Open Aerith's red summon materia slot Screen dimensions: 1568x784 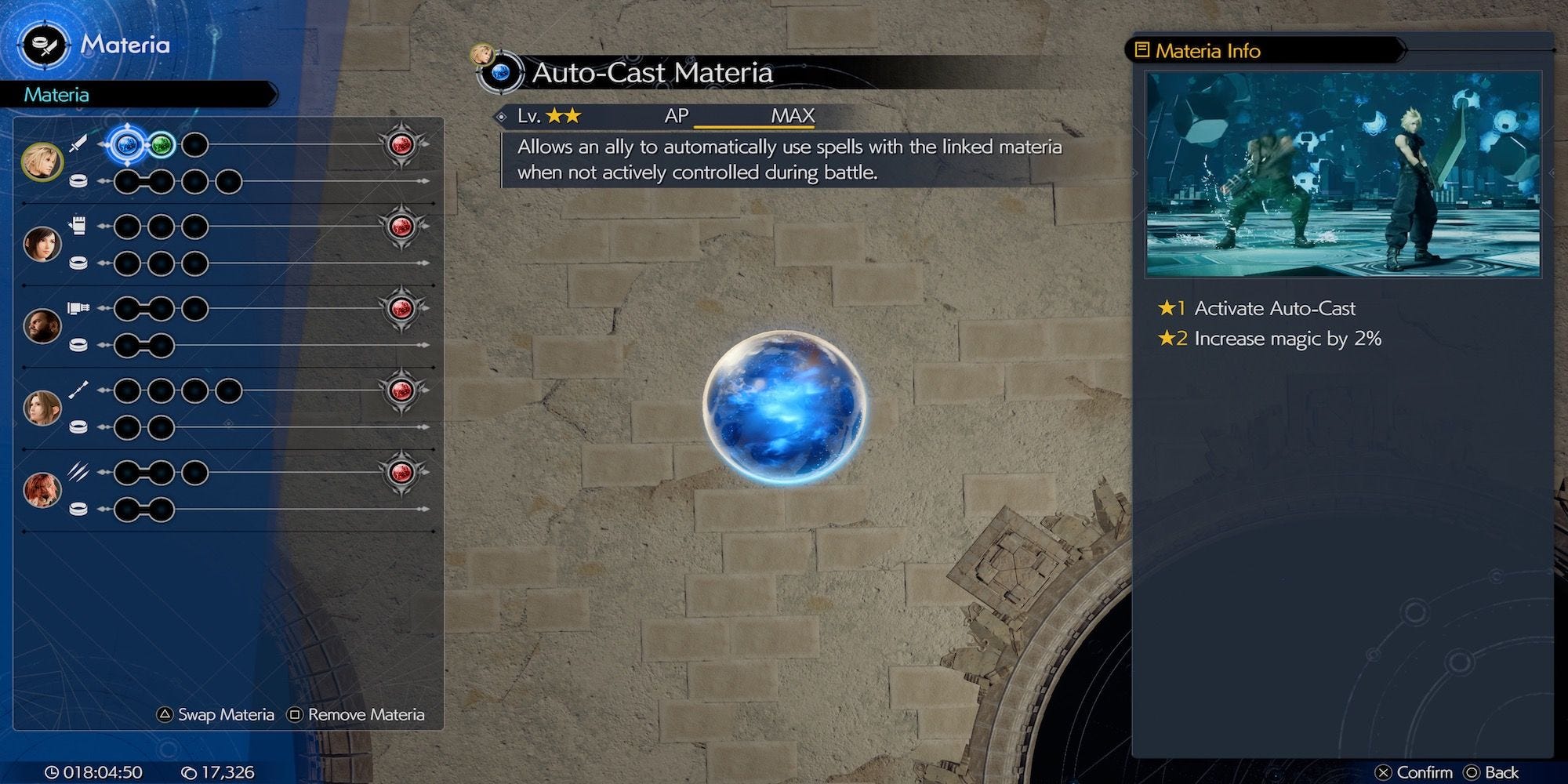pyautogui.click(x=401, y=390)
